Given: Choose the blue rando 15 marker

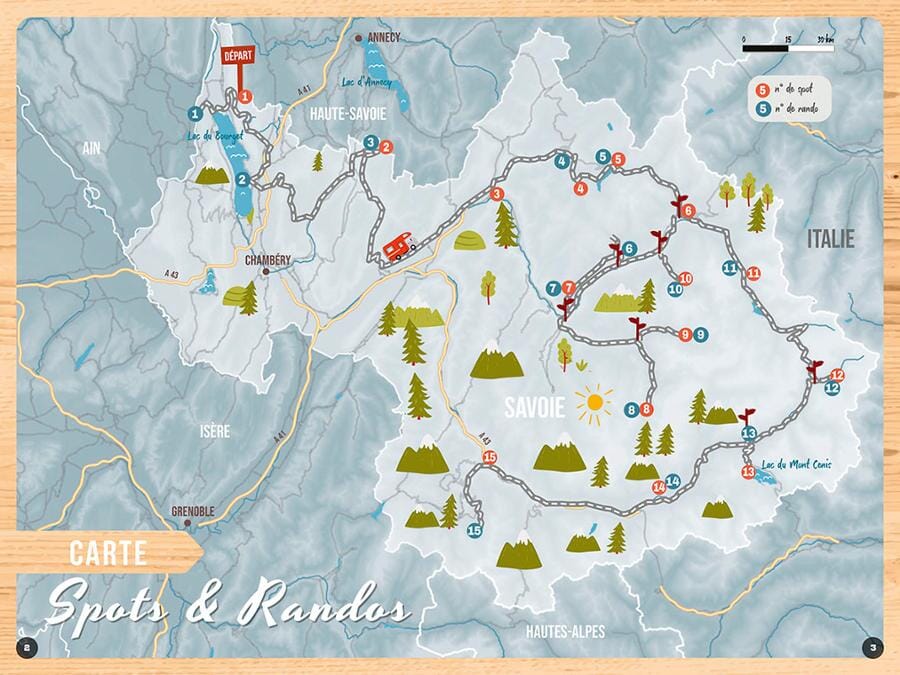Looking at the screenshot, I should [x=474, y=531].
